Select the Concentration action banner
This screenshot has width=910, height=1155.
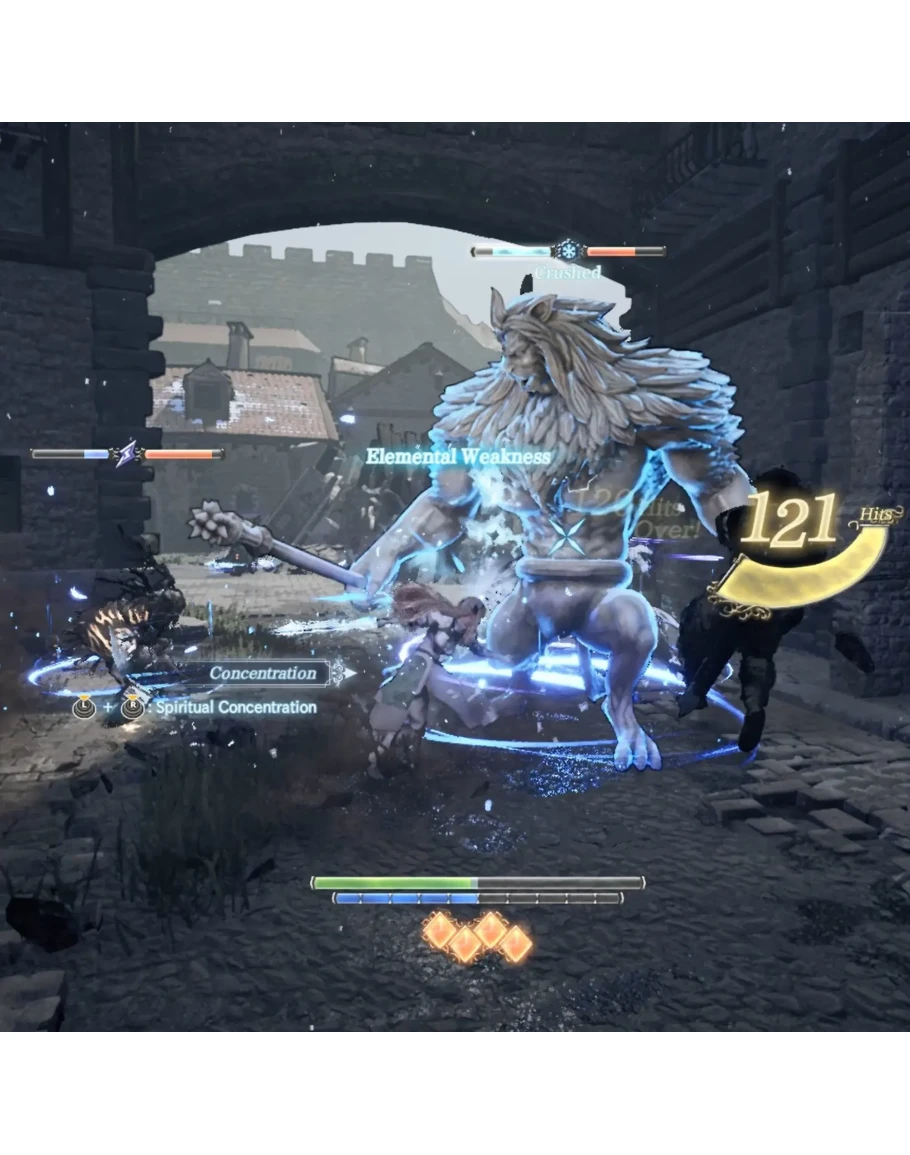pyautogui.click(x=263, y=673)
